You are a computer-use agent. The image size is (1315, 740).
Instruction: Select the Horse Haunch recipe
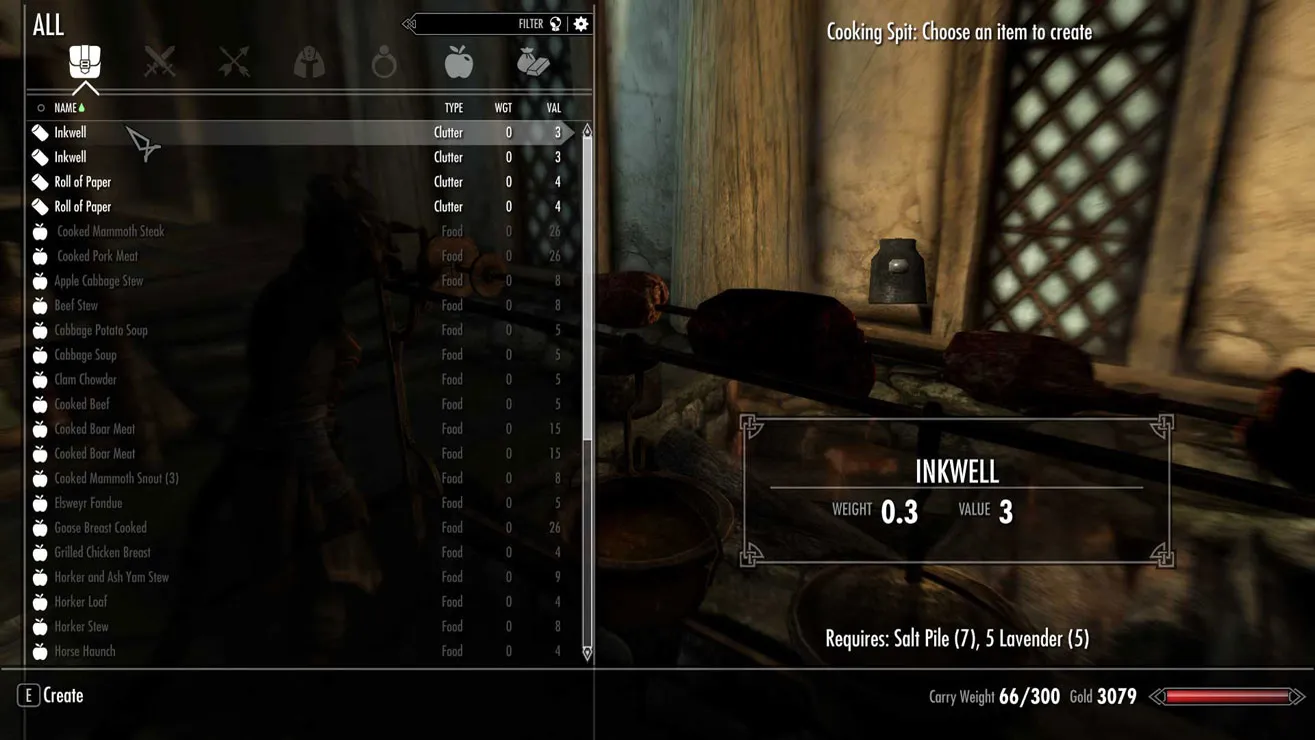tap(85, 651)
